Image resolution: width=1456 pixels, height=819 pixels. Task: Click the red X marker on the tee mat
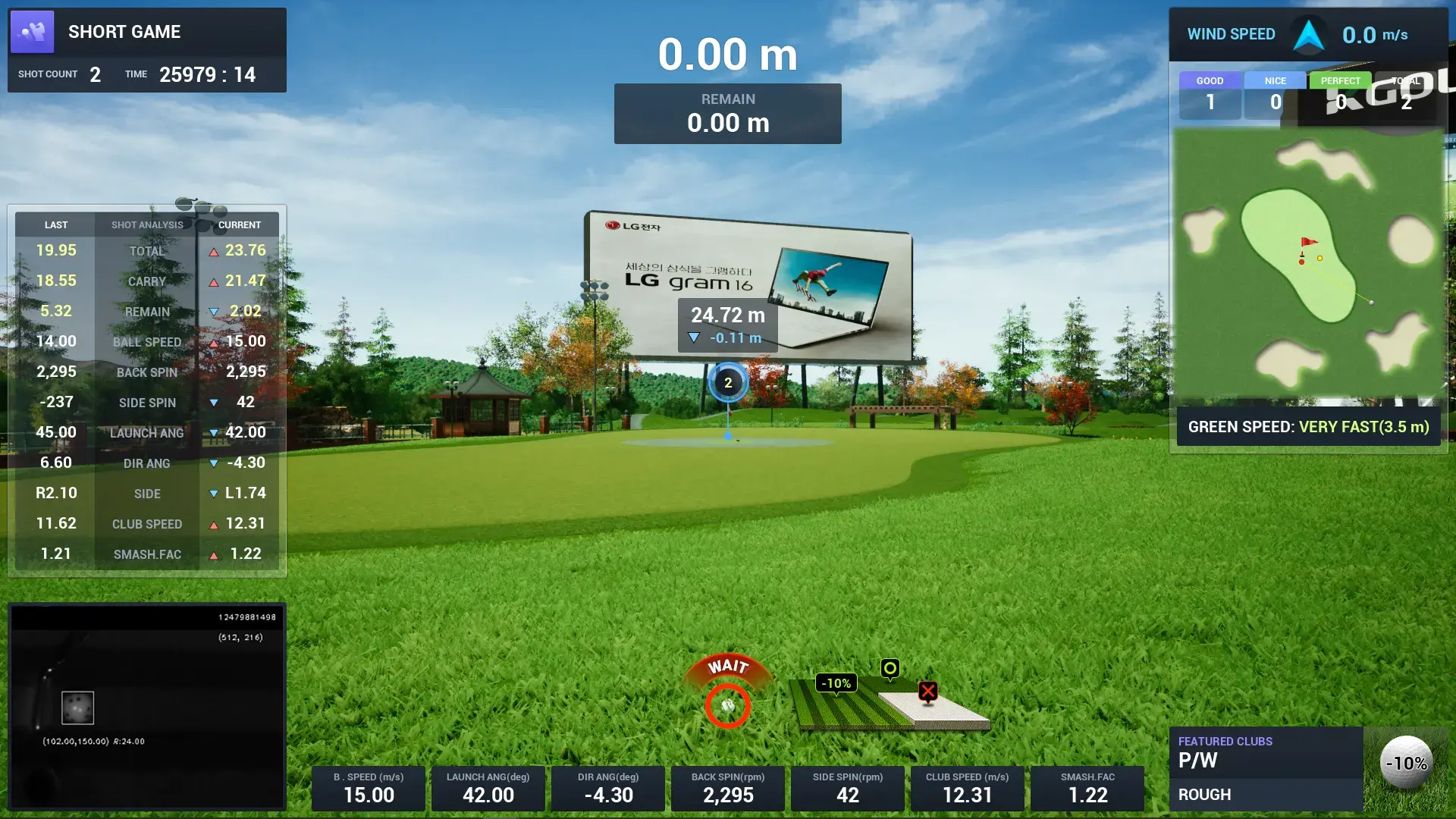click(x=928, y=691)
